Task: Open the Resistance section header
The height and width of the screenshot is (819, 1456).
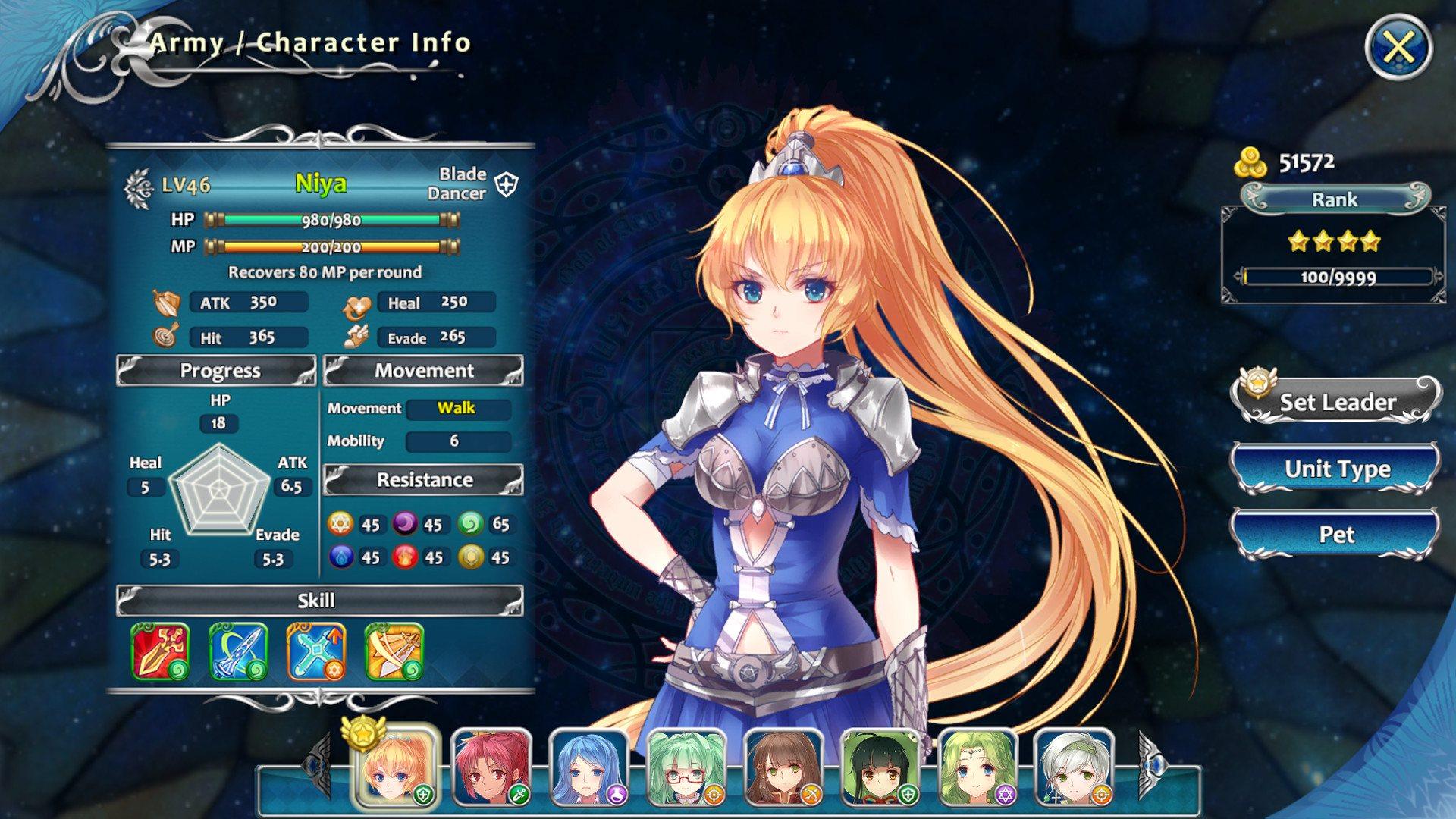Action: pos(422,479)
